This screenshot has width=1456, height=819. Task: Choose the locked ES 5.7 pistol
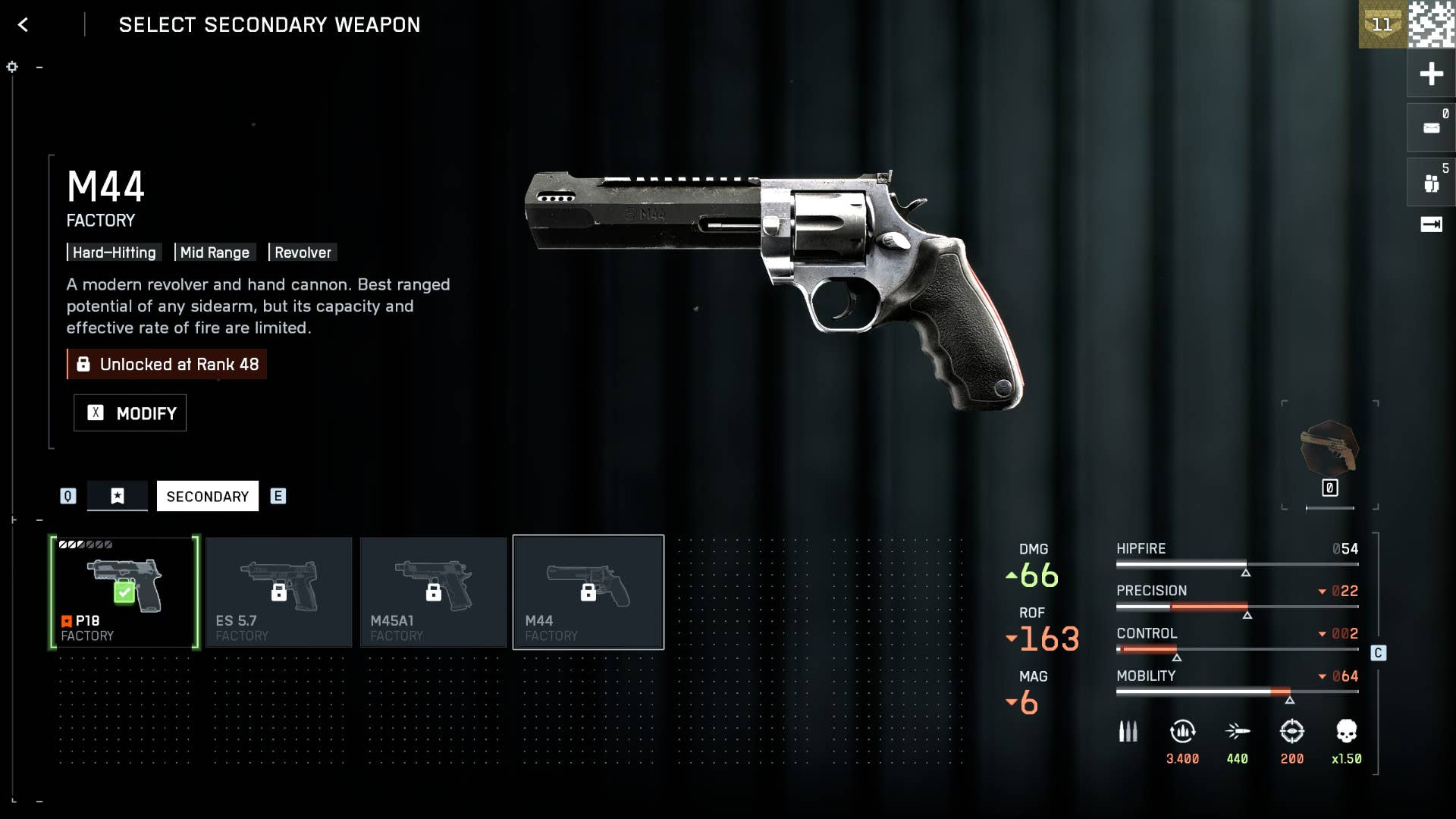[279, 592]
